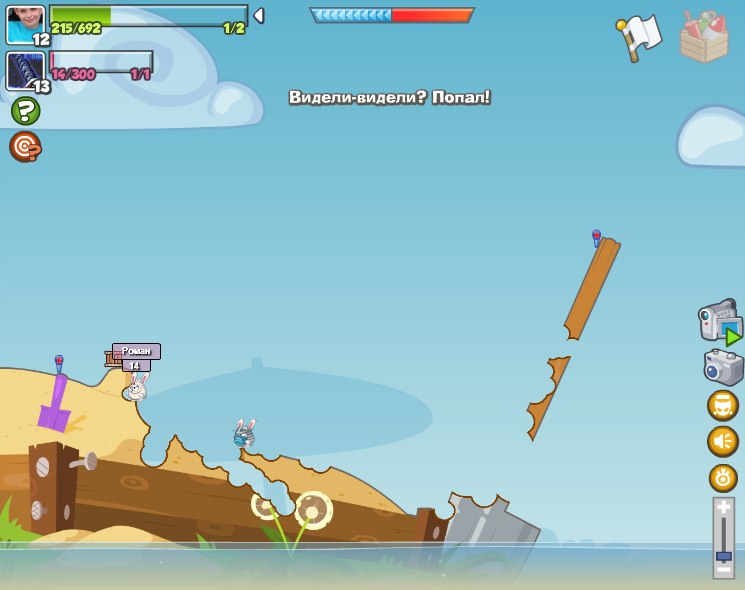Screen dimensions: 745x590
Task: Open the green question mark help button
Action: point(25,111)
